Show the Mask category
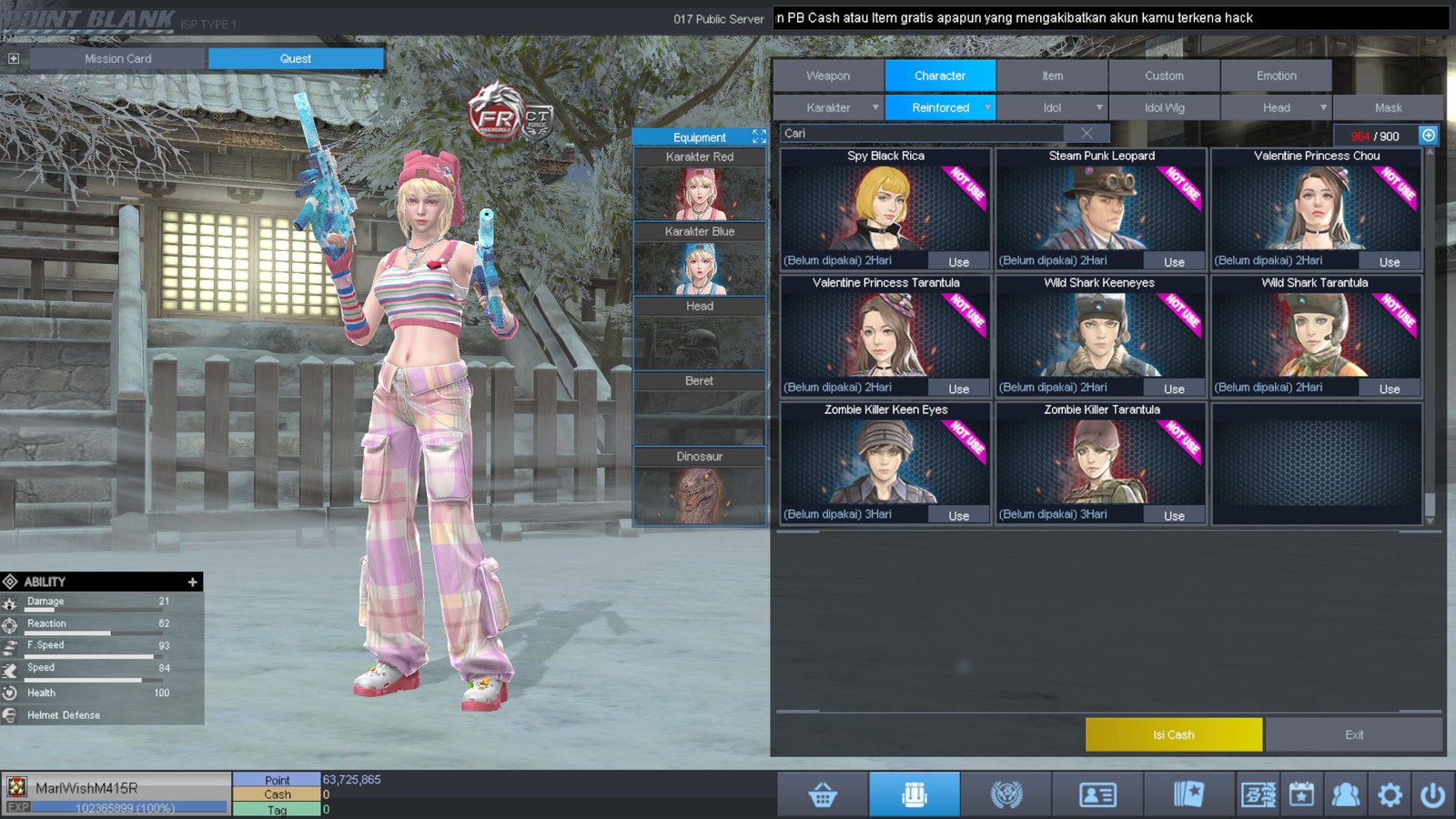 click(x=1388, y=107)
